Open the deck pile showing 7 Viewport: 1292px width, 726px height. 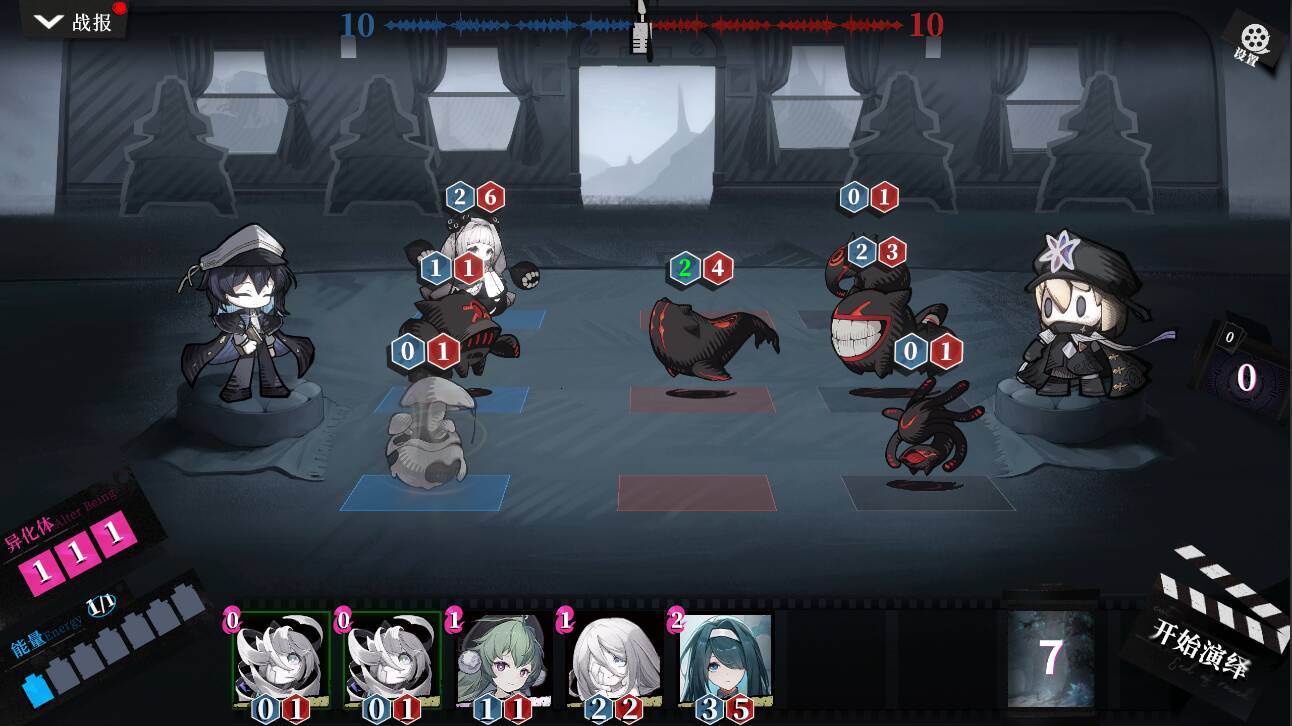point(1050,657)
